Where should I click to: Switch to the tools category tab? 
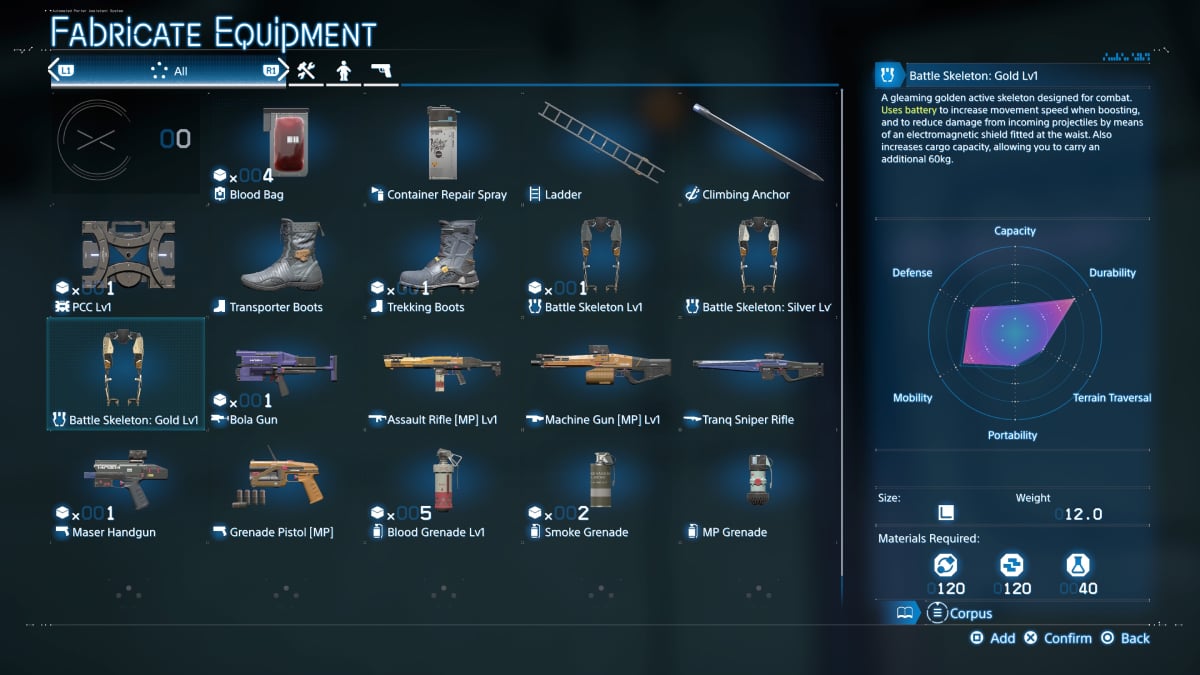point(305,71)
